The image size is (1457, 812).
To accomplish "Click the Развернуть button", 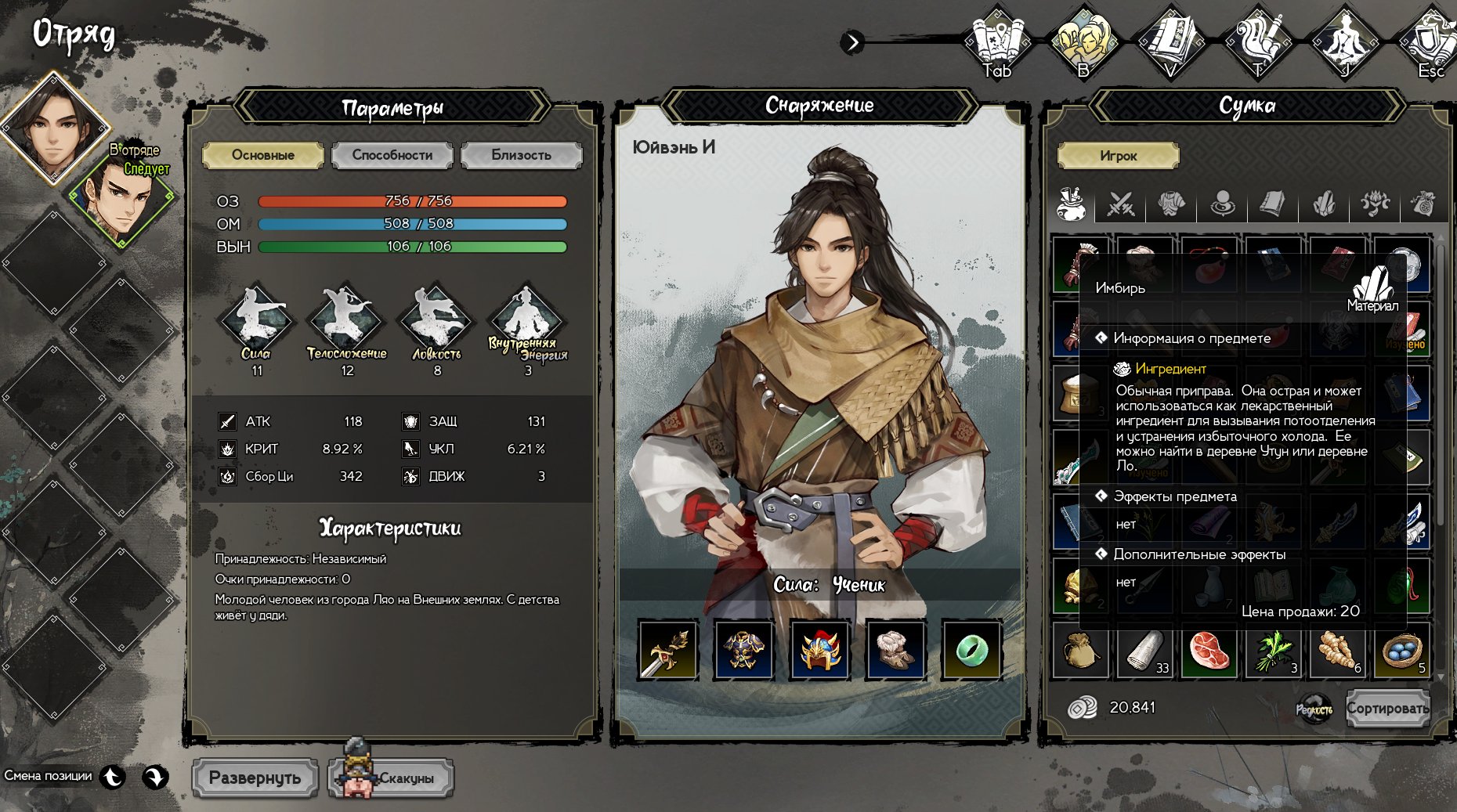I will (255, 778).
